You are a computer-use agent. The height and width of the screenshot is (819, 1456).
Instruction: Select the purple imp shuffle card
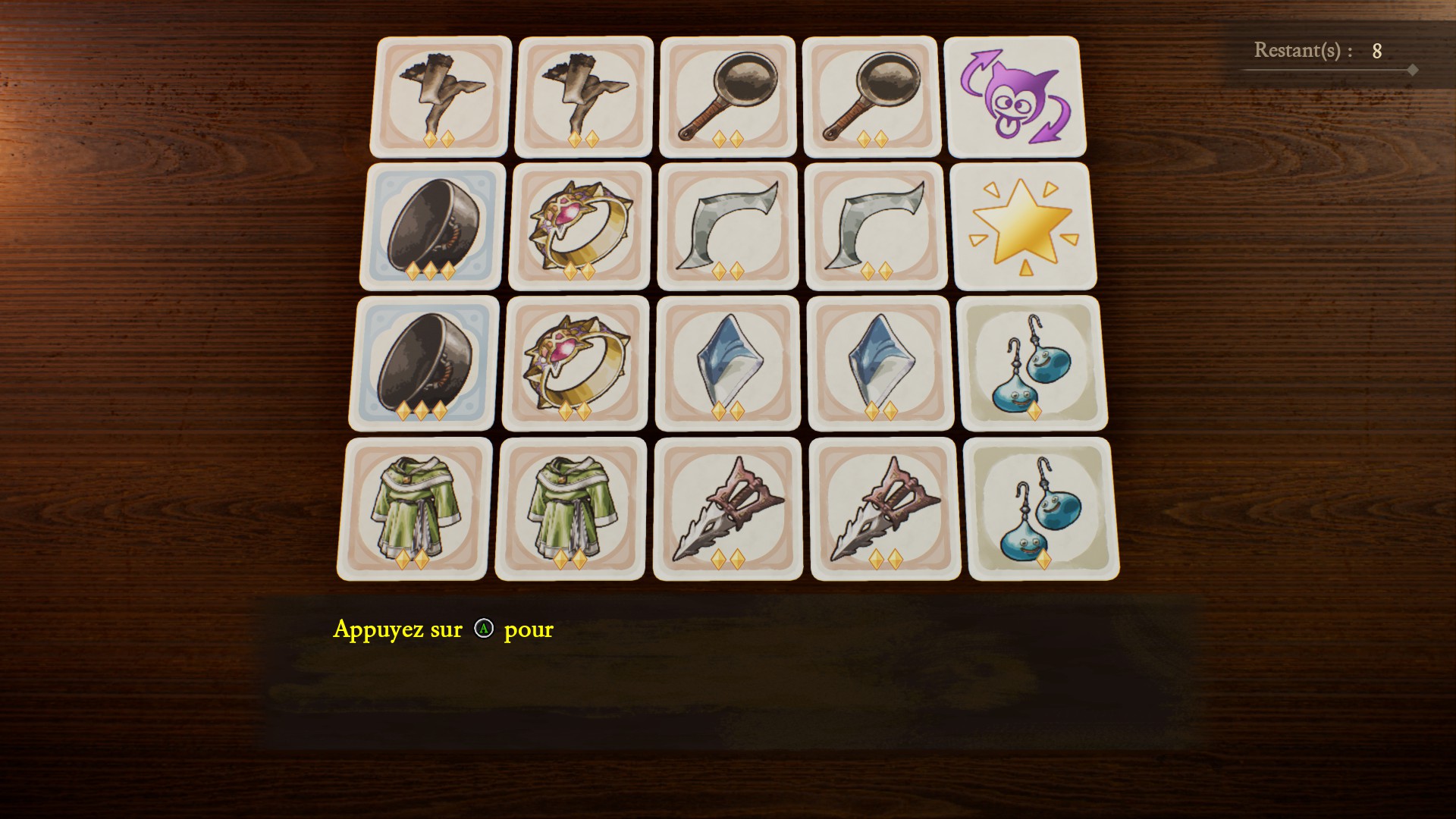1014,96
